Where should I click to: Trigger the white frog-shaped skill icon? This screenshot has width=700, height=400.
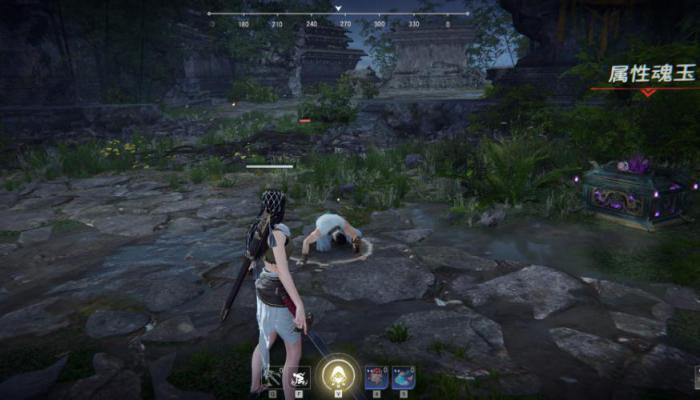[298, 377]
